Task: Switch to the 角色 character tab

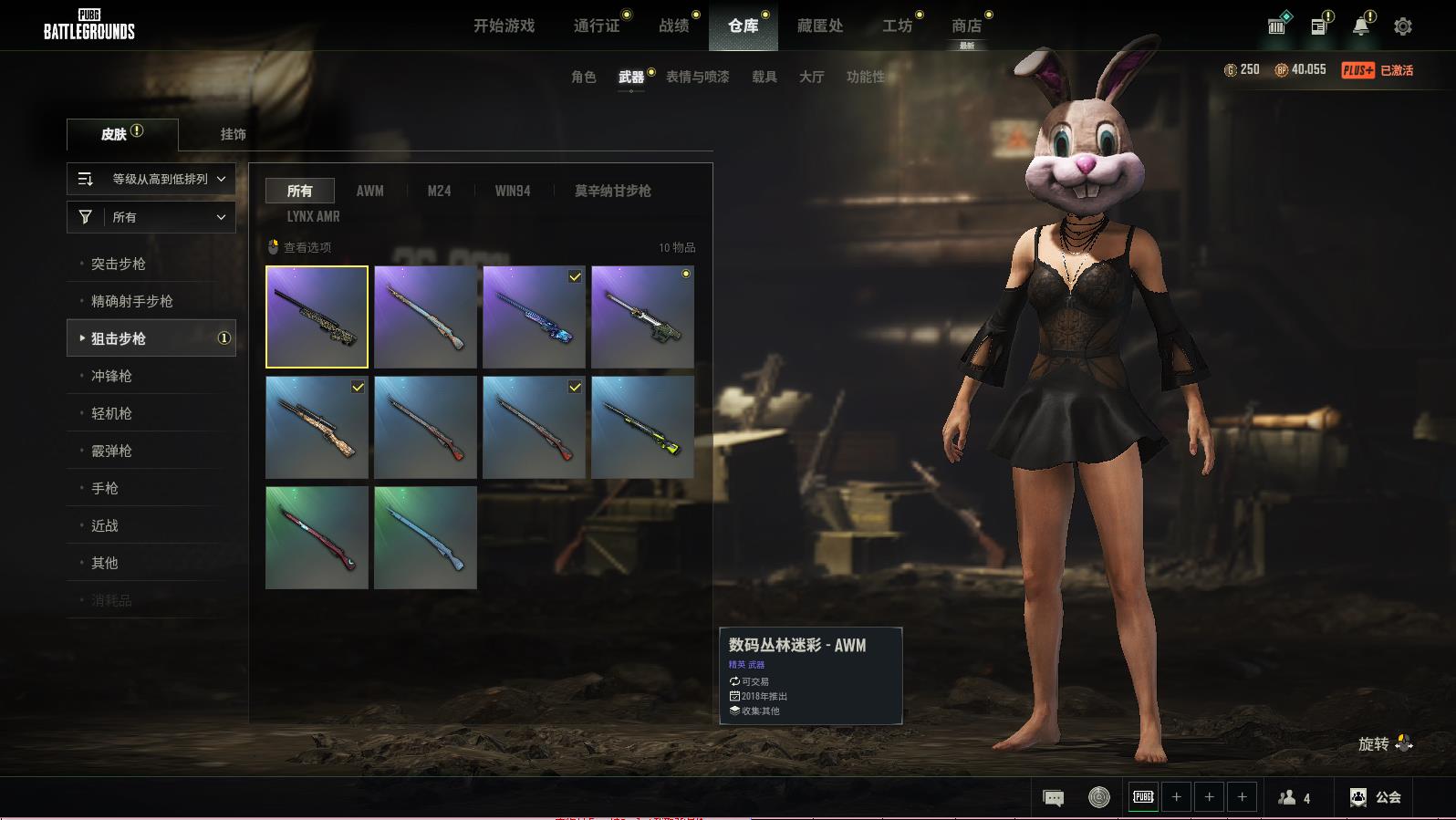Action: point(584,78)
